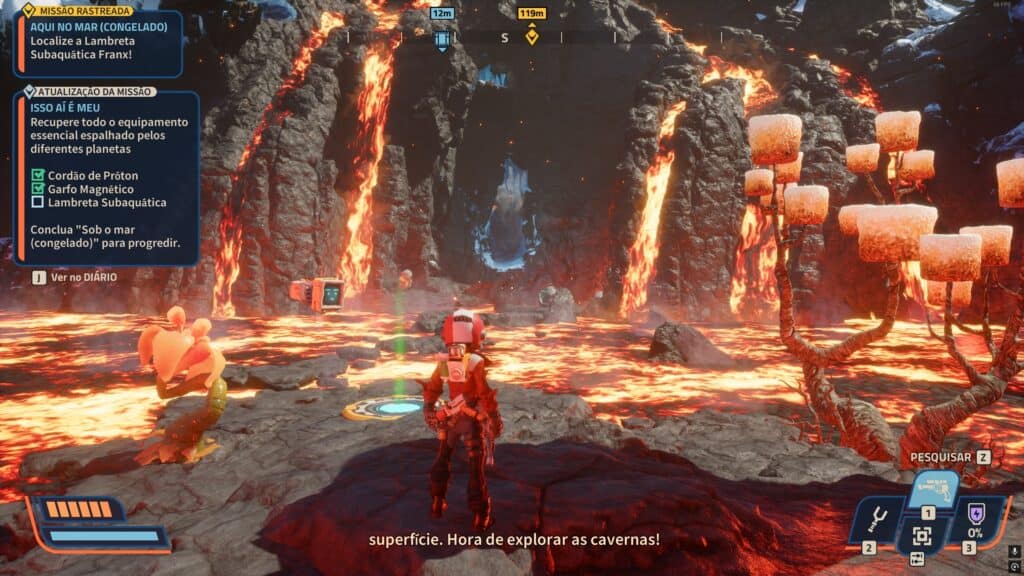Activate the scanner reticle icon
Image resolution: width=1024 pixels, height=576 pixels.
coord(922,536)
